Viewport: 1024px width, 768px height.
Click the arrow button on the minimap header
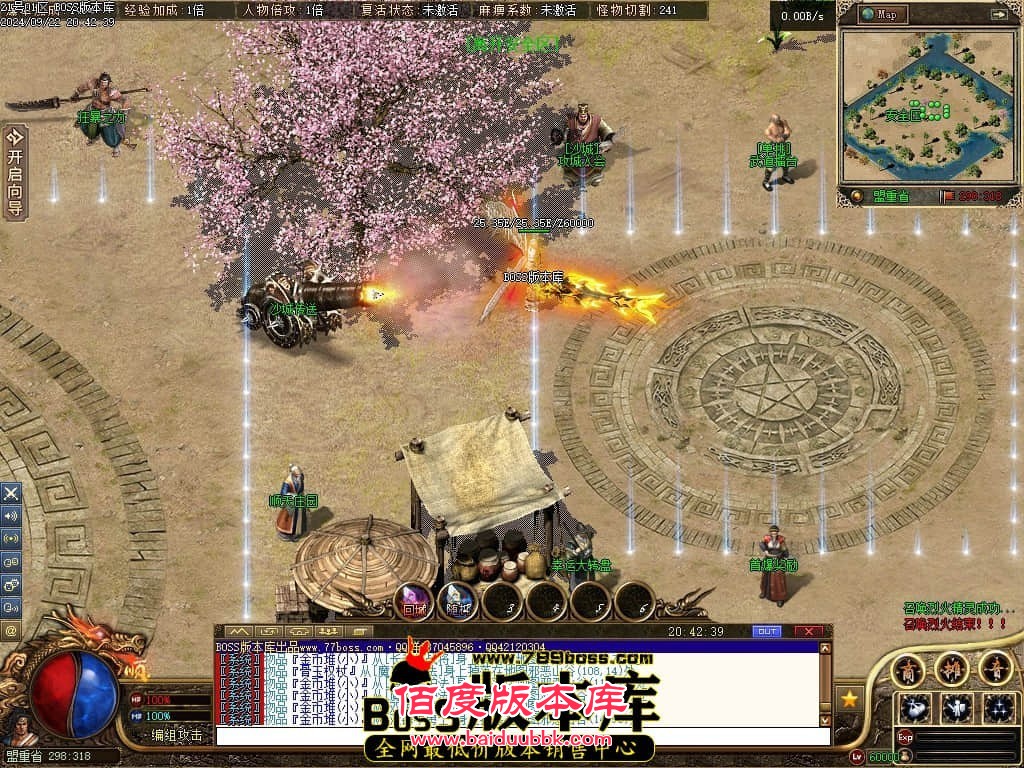click(x=998, y=14)
